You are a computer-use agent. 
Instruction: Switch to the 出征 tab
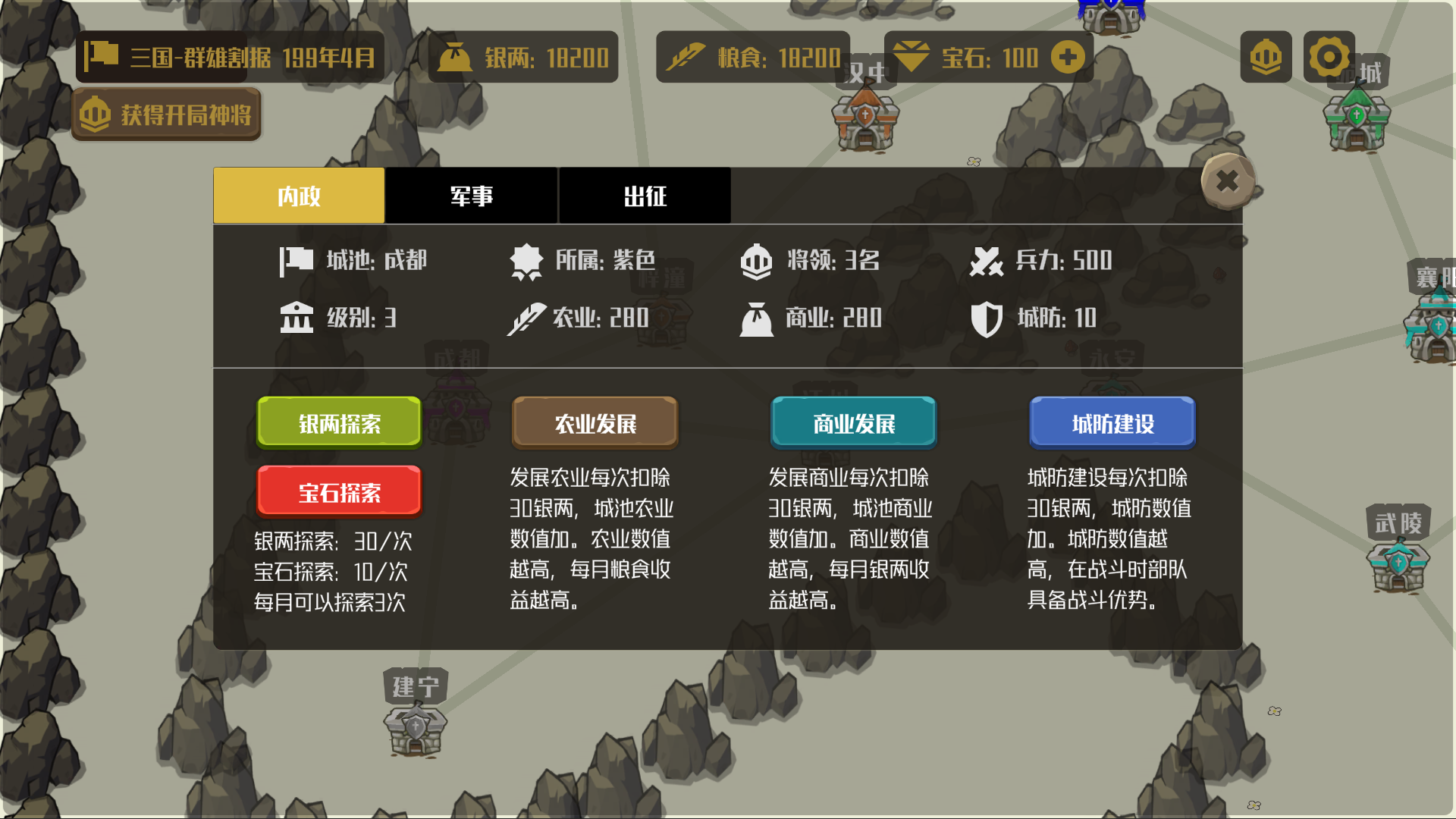[645, 196]
